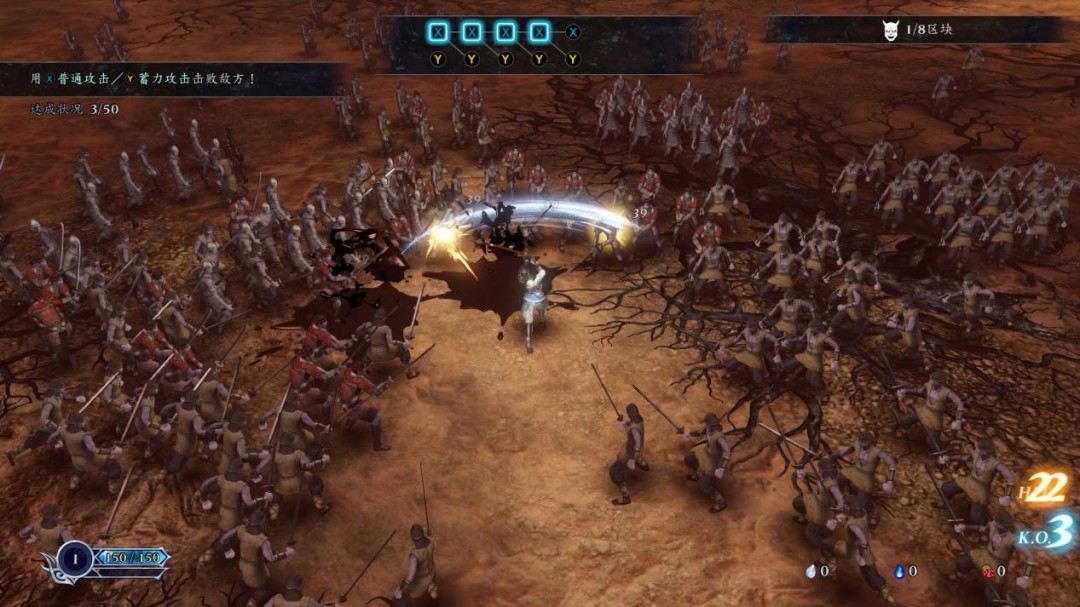Select the demon mask block counter icon
Screen dimensions: 1080x607
tap(891, 30)
